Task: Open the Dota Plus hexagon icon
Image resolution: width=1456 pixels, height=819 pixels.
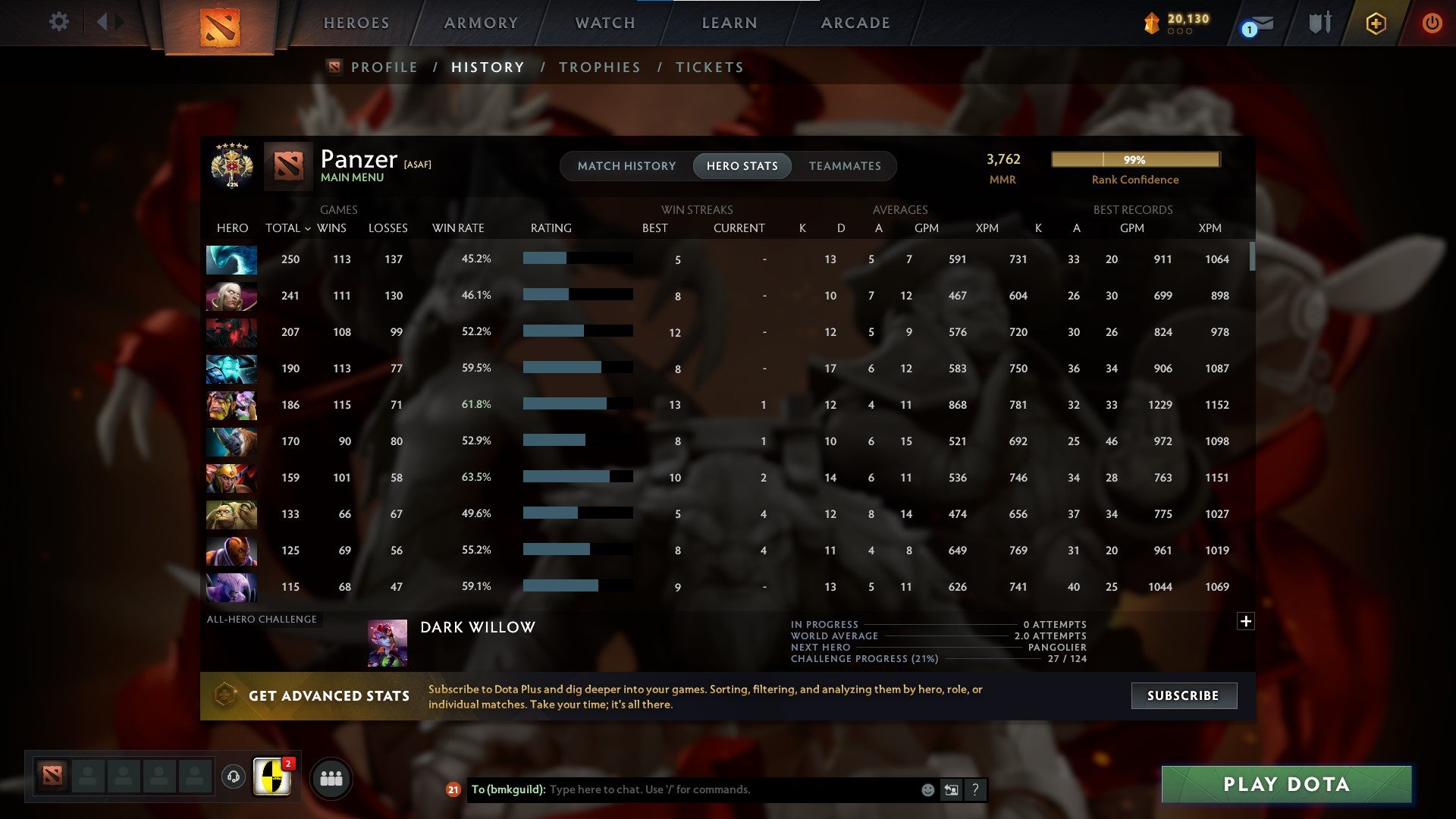Action: [1376, 23]
